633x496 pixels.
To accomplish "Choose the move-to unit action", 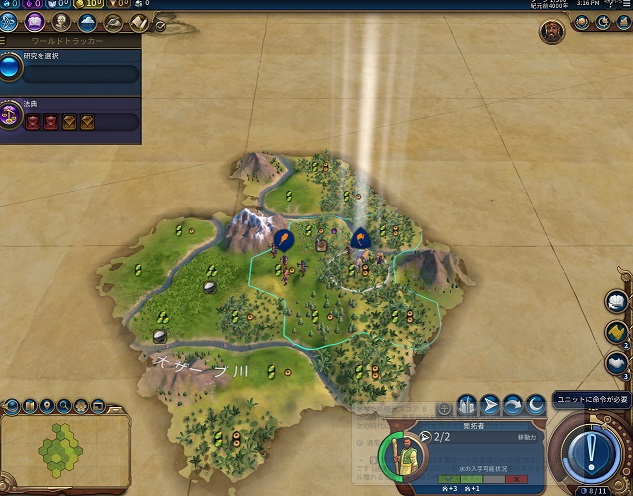I will pos(490,405).
